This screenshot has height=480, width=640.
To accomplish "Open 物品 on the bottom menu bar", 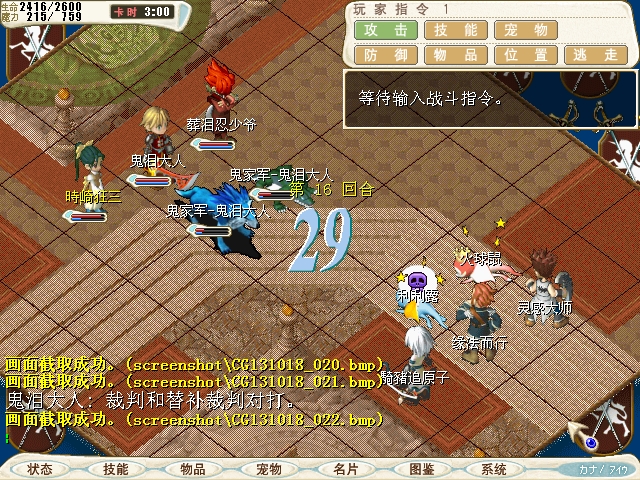I will coord(193,469).
